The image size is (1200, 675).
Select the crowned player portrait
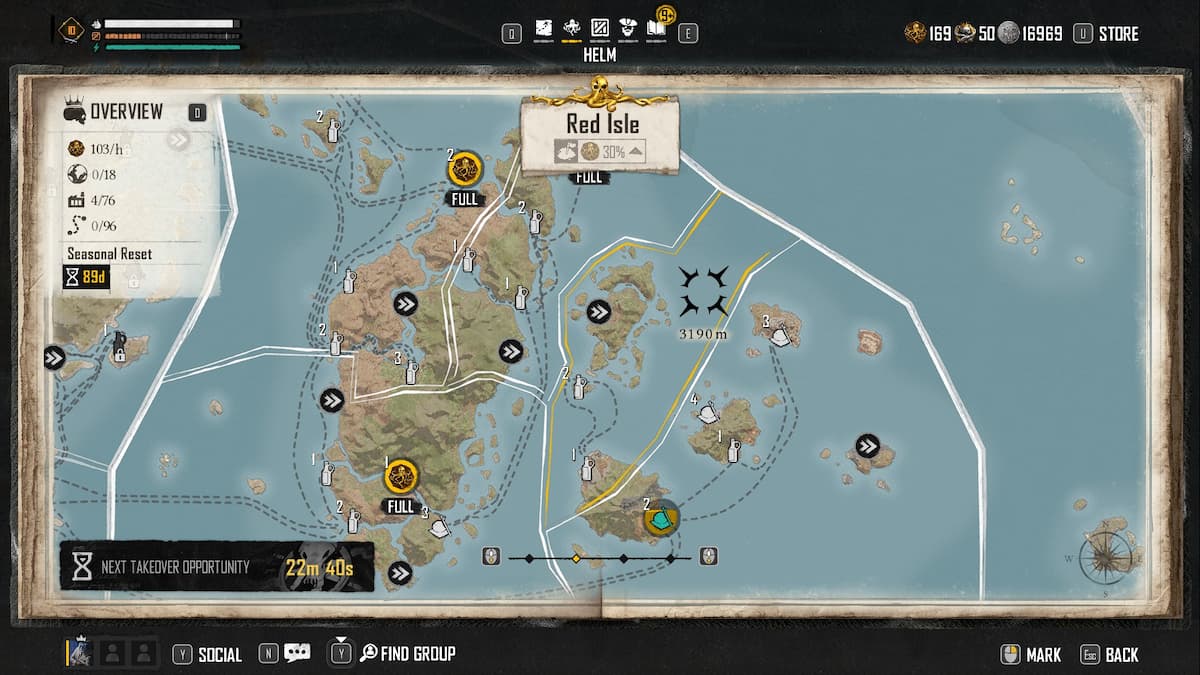81,653
